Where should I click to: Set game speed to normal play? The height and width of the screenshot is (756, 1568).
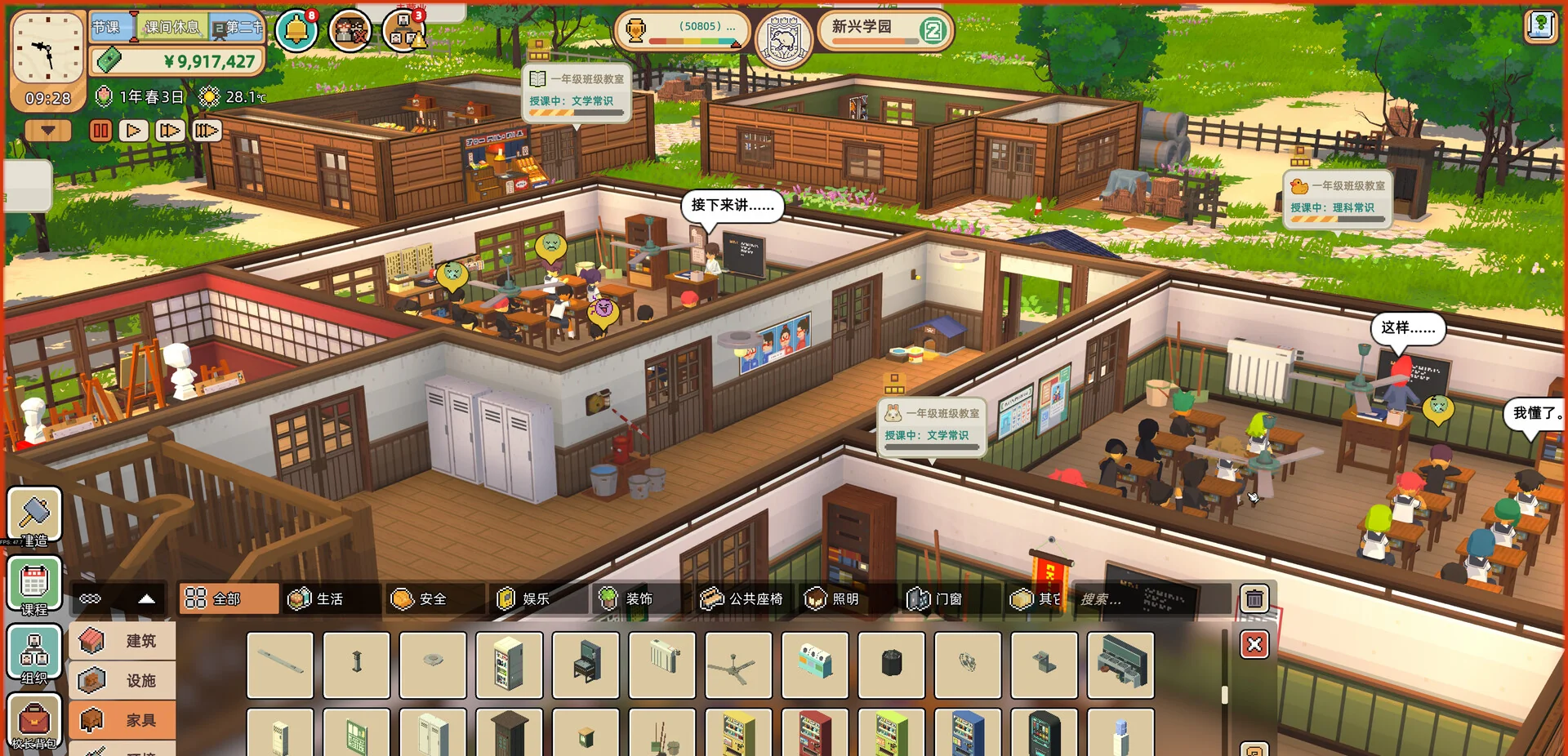(x=134, y=131)
